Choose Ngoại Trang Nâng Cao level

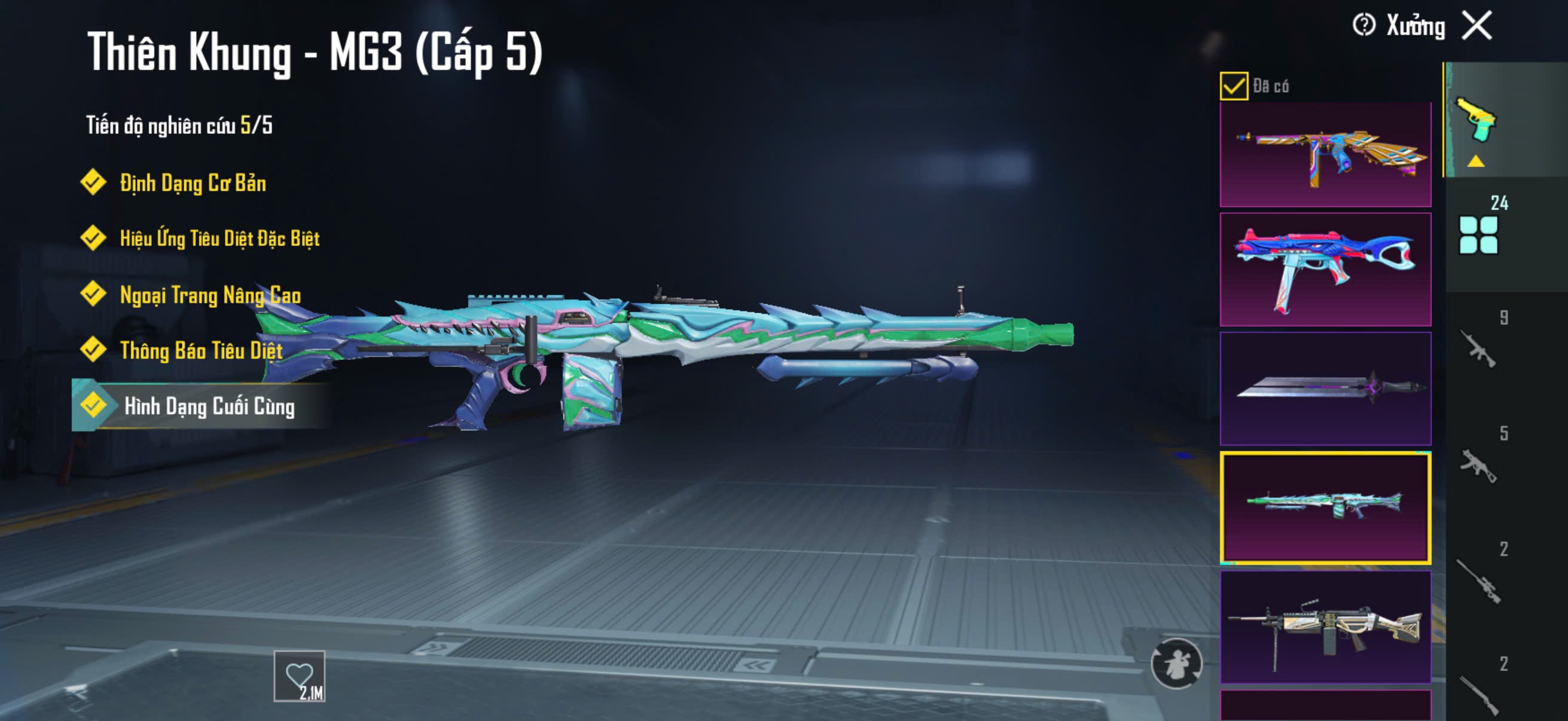pos(210,295)
